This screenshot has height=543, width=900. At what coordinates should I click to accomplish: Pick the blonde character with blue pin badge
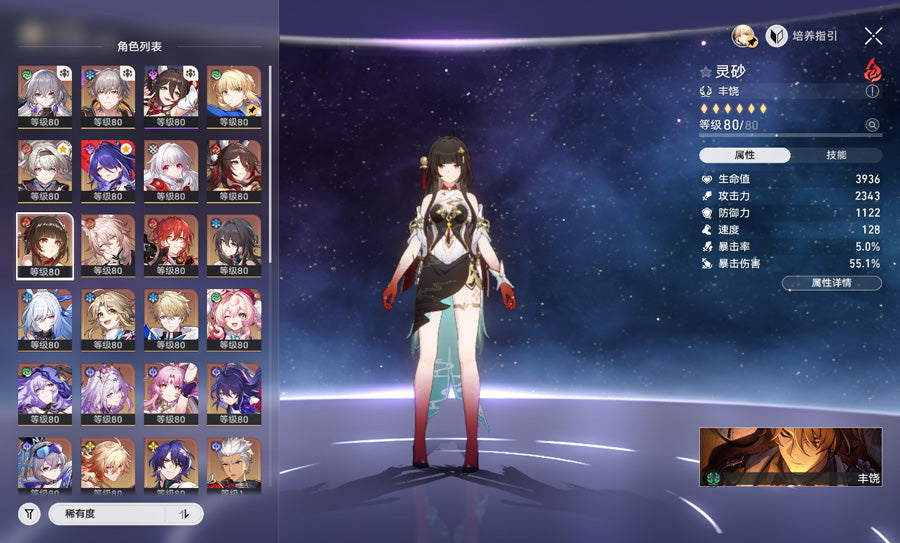point(233,97)
